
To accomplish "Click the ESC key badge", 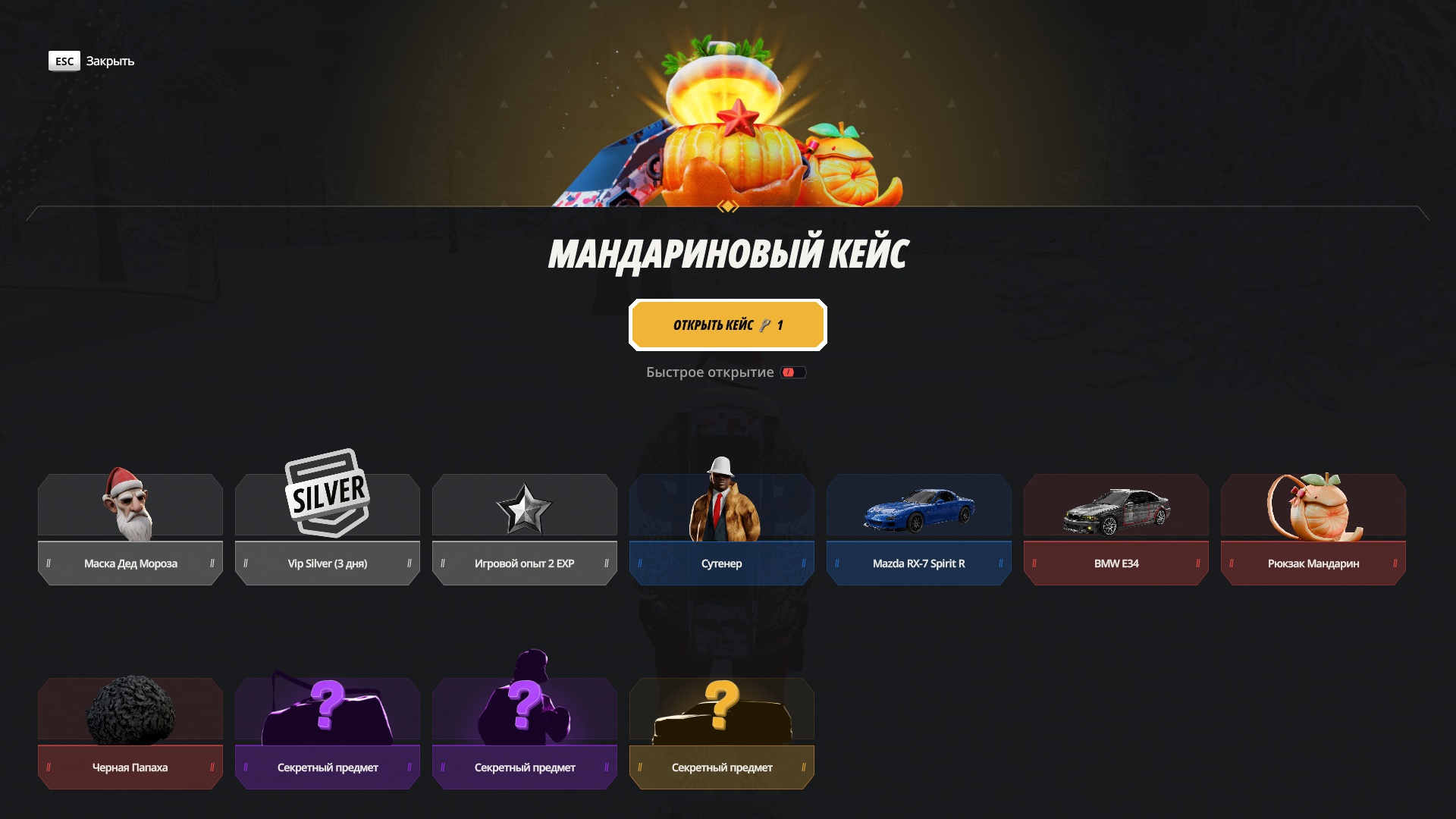I will click(x=64, y=61).
